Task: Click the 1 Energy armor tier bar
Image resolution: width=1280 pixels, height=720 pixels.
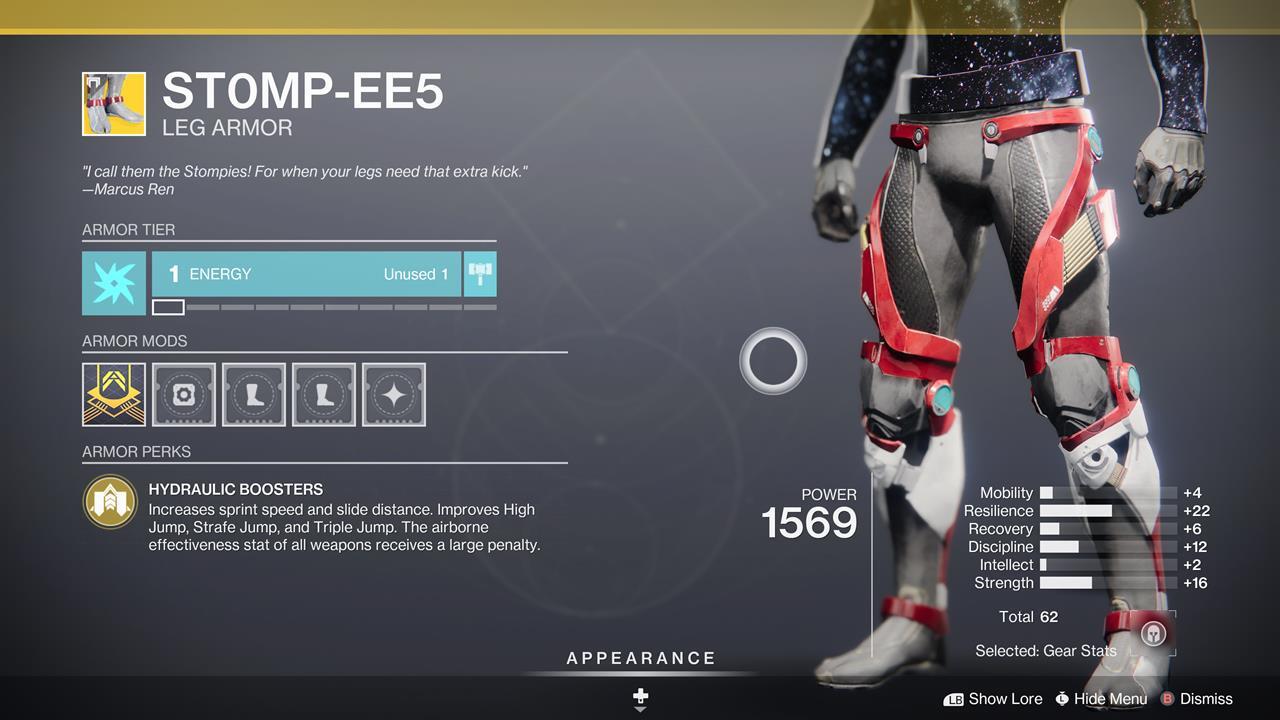Action: pyautogui.click(x=306, y=274)
